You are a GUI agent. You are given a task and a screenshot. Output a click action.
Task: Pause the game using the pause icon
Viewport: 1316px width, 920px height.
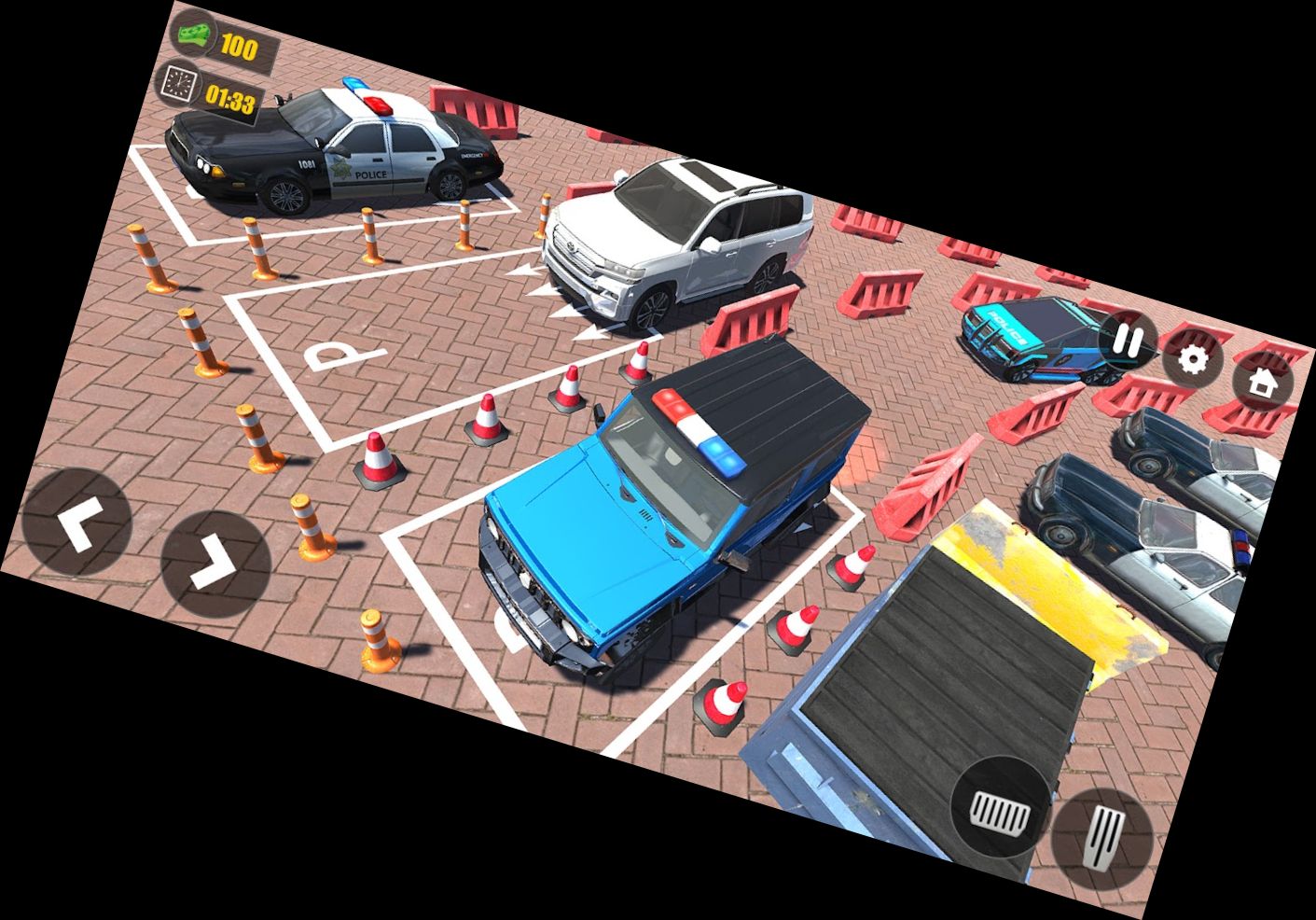[1128, 340]
